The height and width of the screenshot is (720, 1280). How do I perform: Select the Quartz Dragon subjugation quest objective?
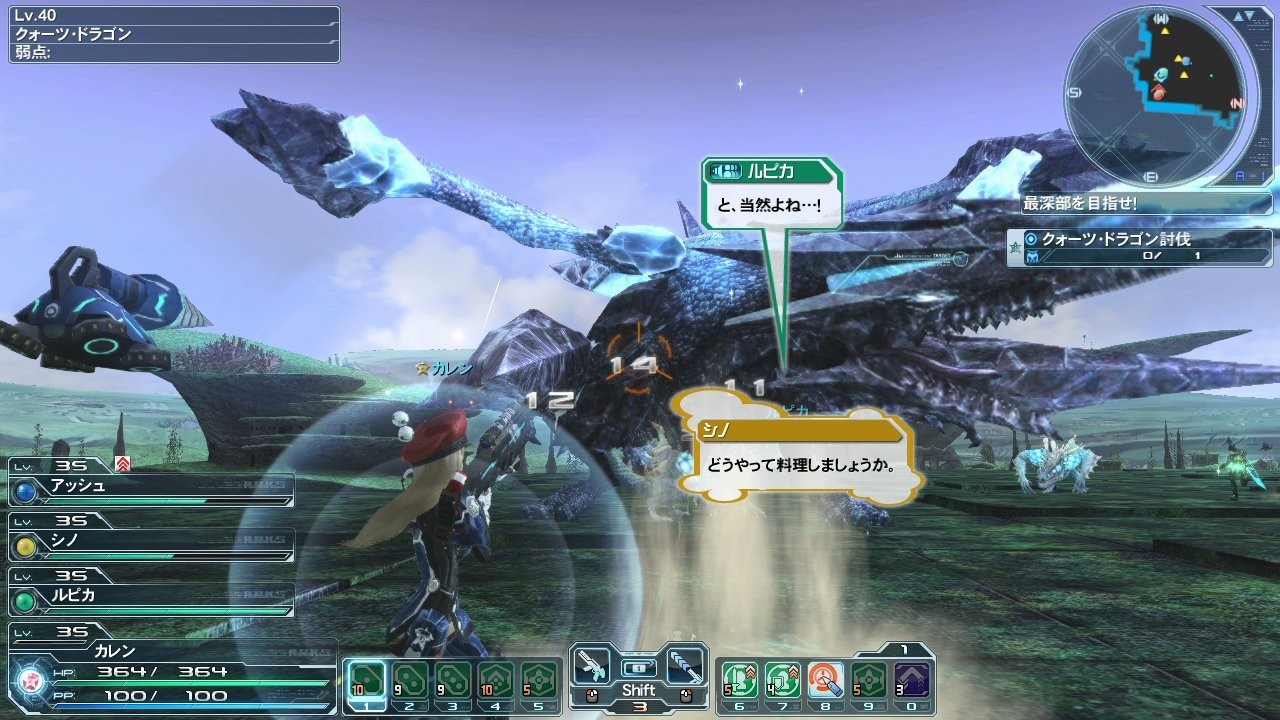click(1140, 247)
